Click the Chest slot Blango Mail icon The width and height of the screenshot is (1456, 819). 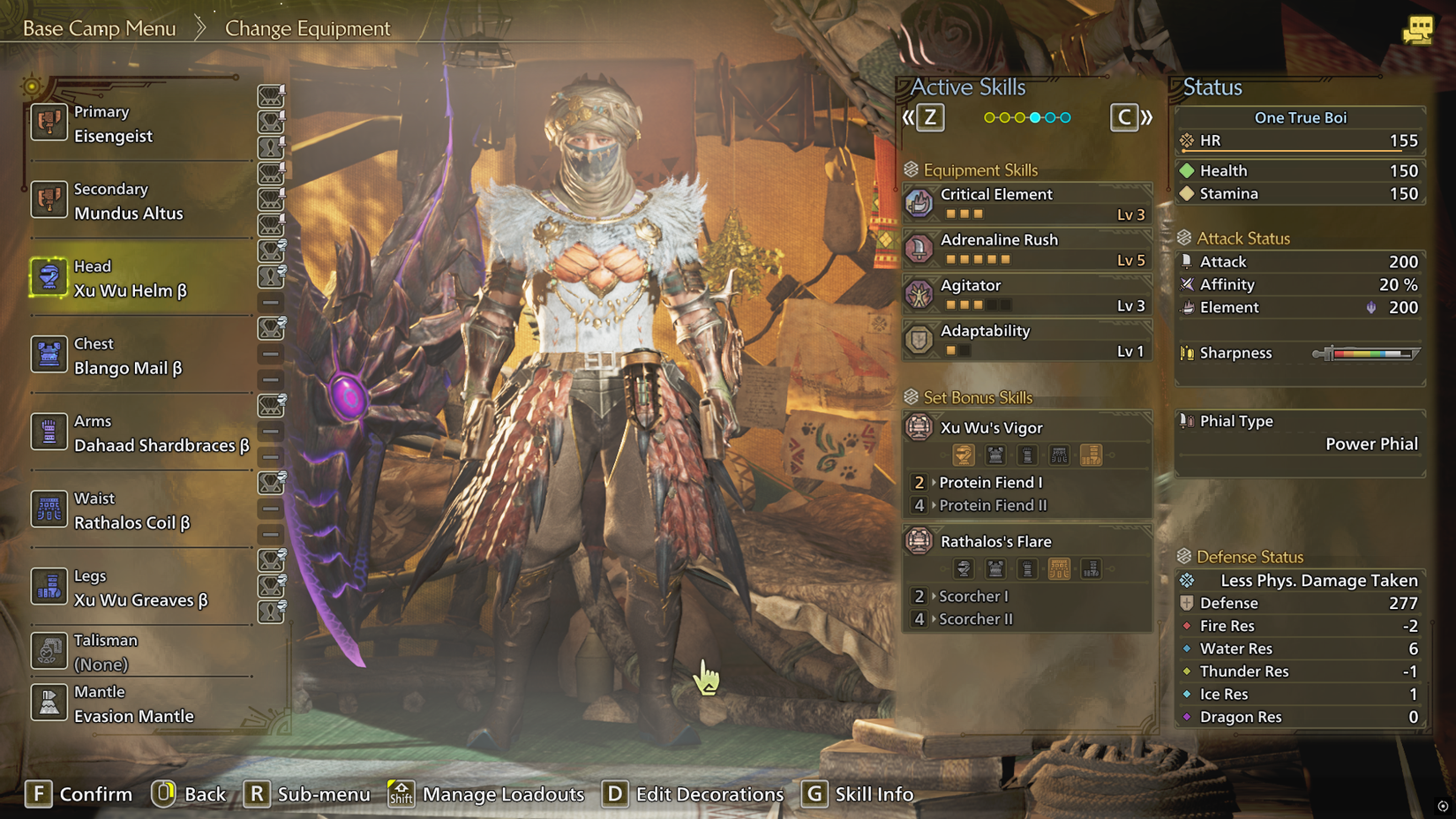click(50, 355)
